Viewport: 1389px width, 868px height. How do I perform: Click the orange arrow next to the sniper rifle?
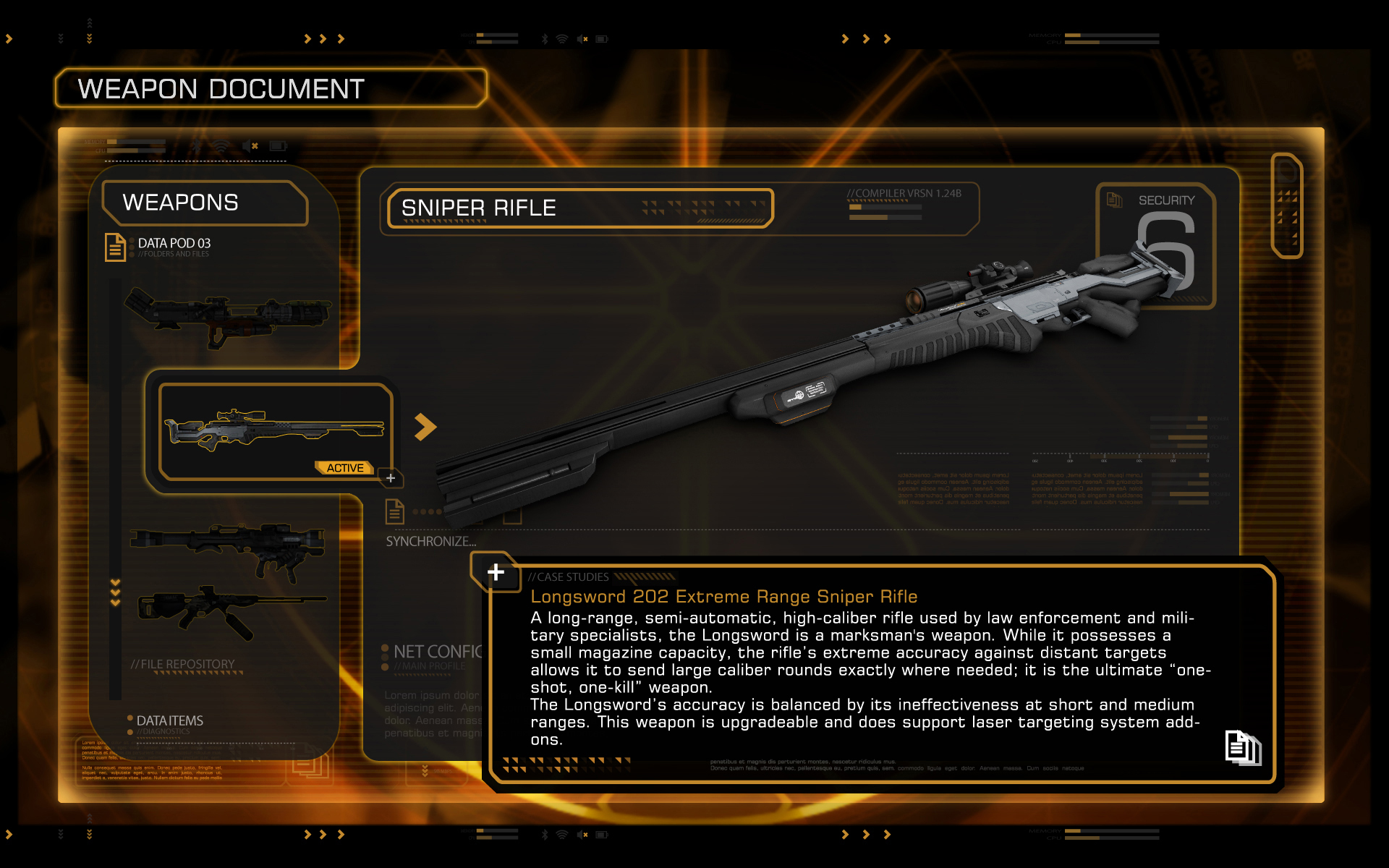tap(425, 427)
